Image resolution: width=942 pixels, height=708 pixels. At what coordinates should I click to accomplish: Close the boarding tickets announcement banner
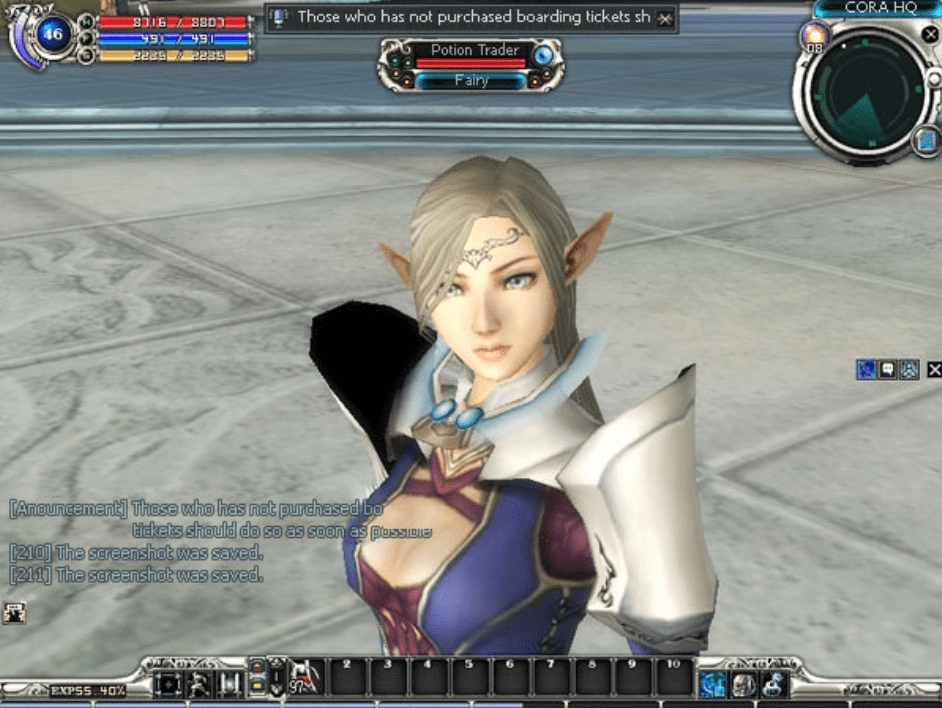665,18
